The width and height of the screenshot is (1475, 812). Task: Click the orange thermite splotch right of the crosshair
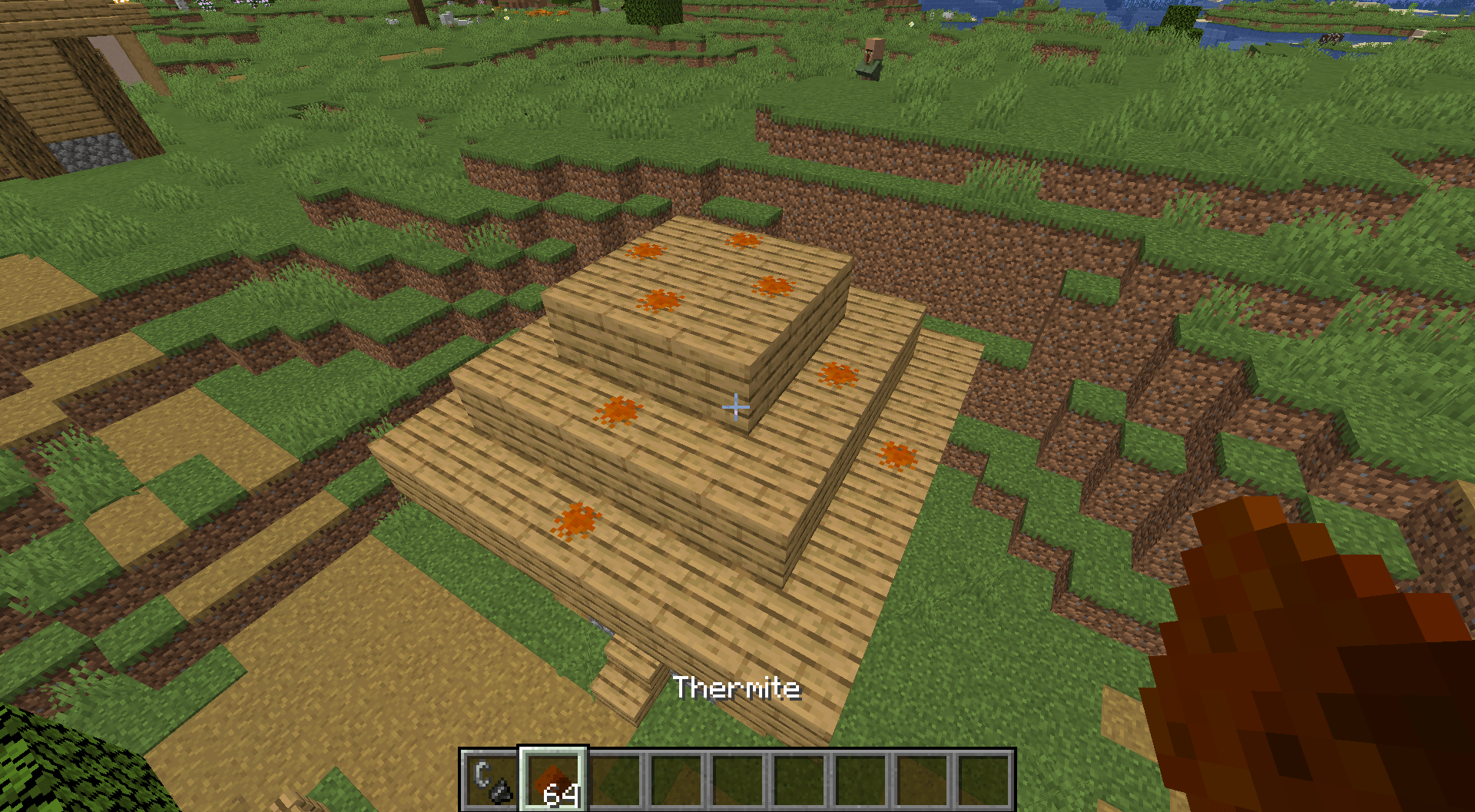tap(839, 374)
